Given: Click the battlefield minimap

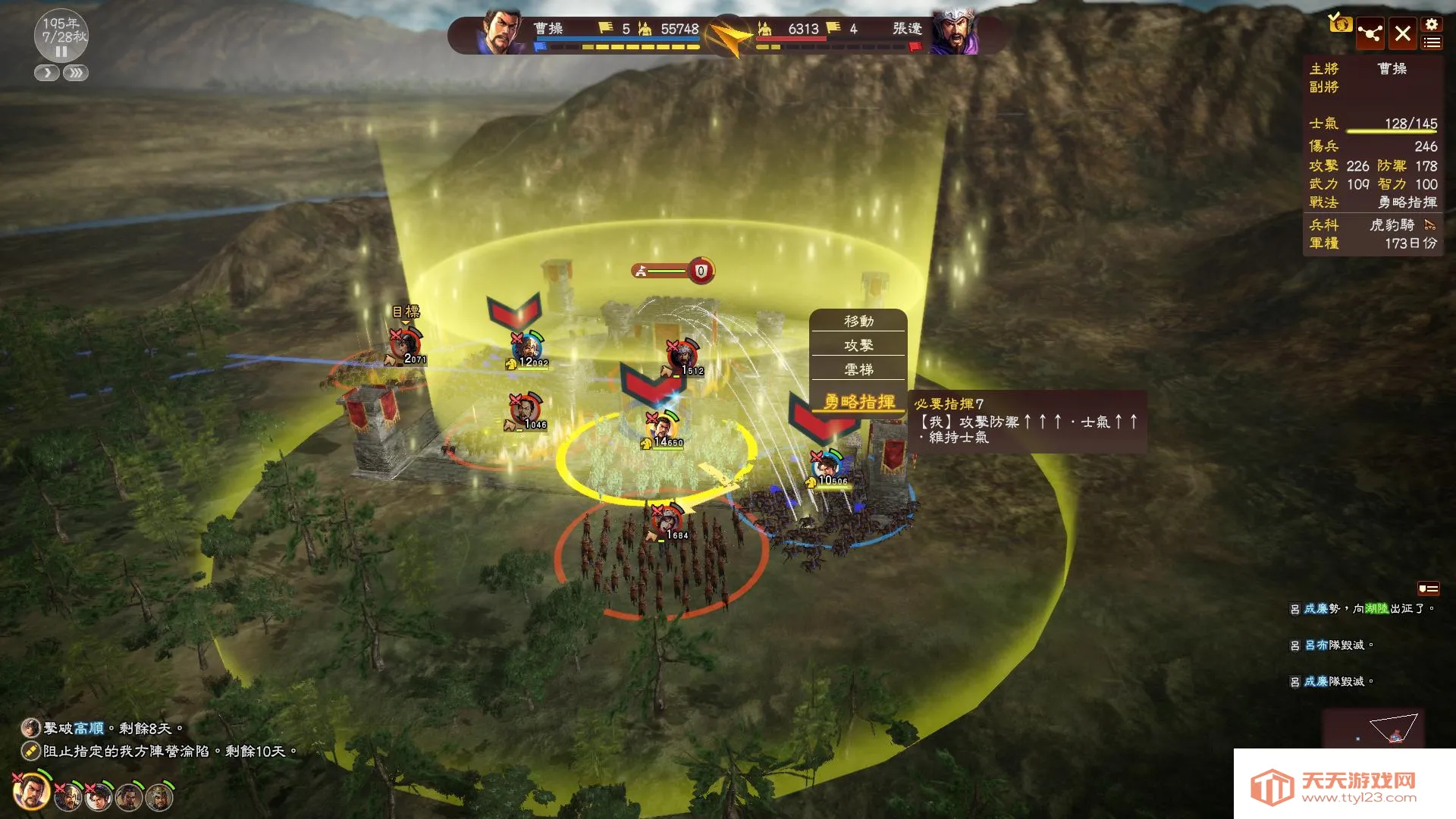Looking at the screenshot, I should [x=1372, y=728].
